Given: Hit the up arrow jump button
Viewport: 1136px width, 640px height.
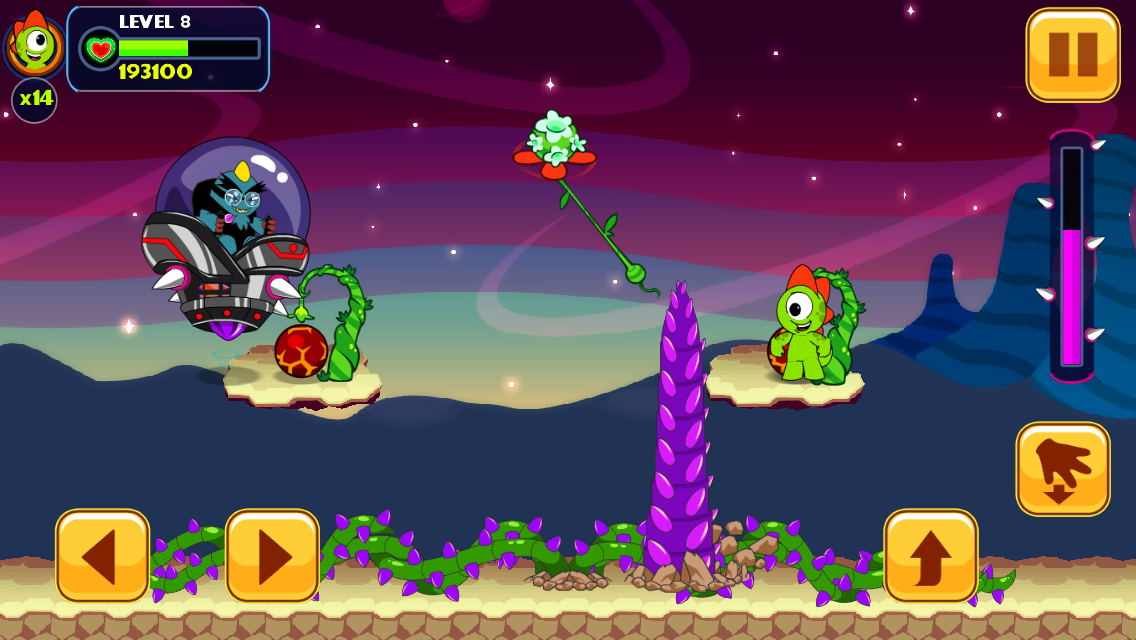Looking at the screenshot, I should pos(930,556).
